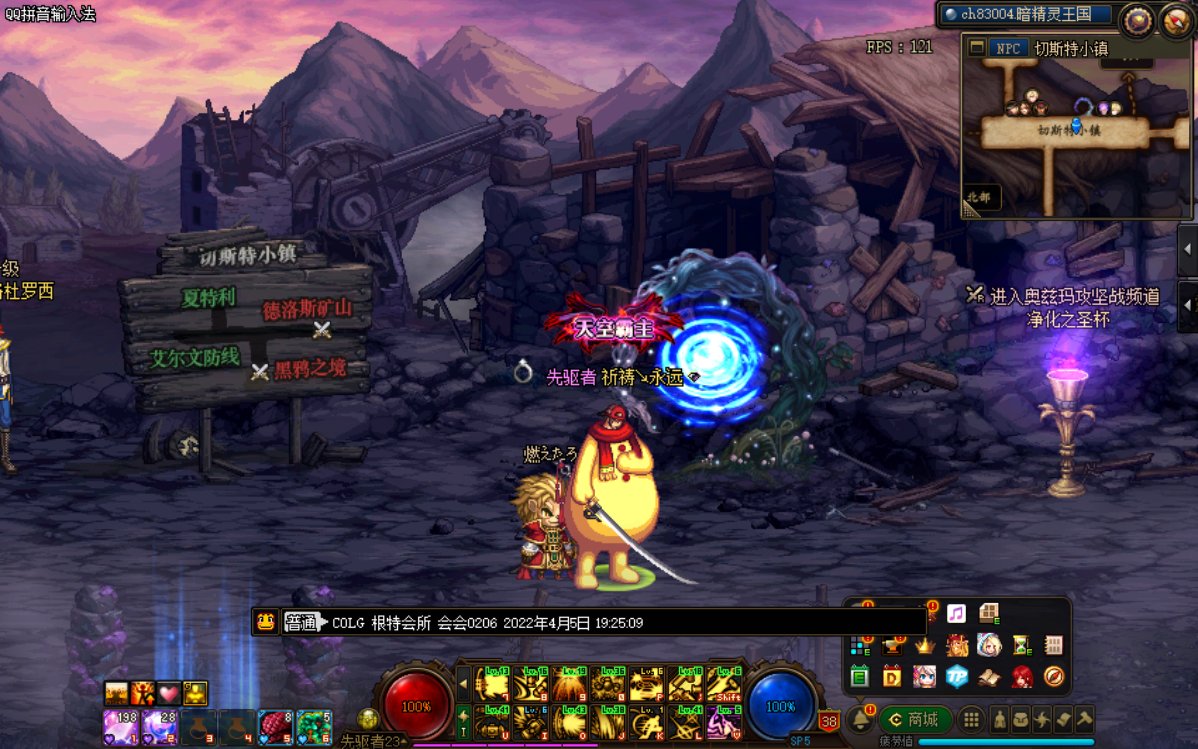Open the blue TP hexagon icon

(x=957, y=677)
